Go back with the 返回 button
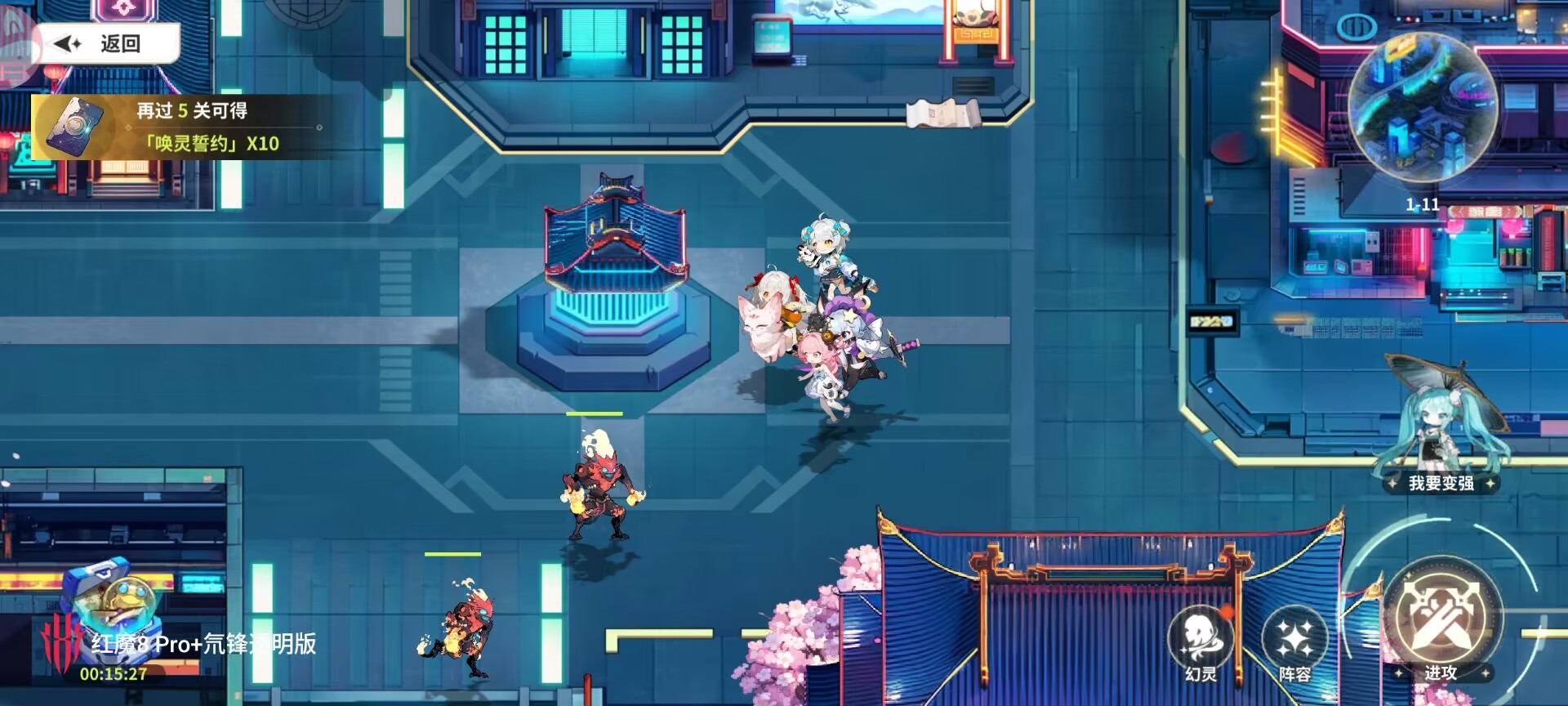 [x=106, y=43]
